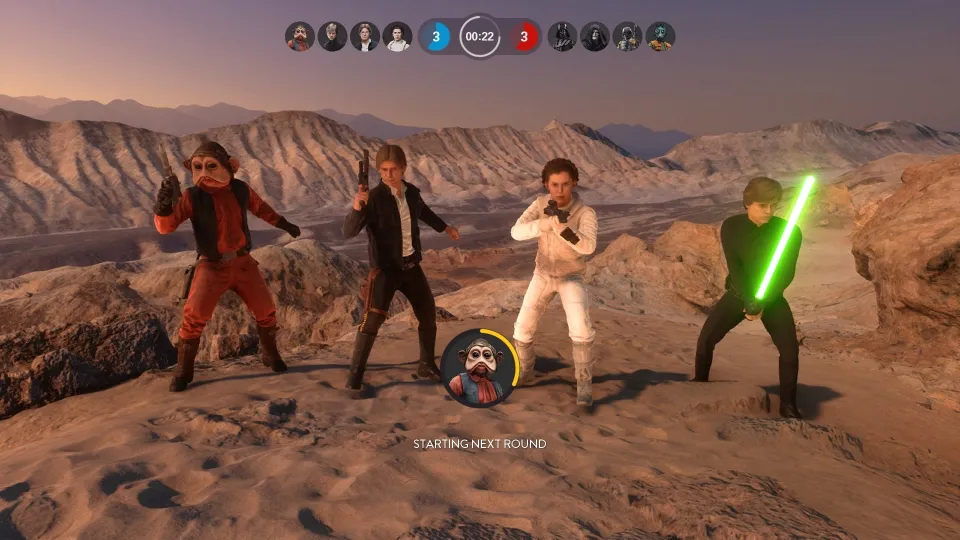The width and height of the screenshot is (960, 540).
Task: Select the Nien Nunb portrait in the top bar
Action: 299,37
